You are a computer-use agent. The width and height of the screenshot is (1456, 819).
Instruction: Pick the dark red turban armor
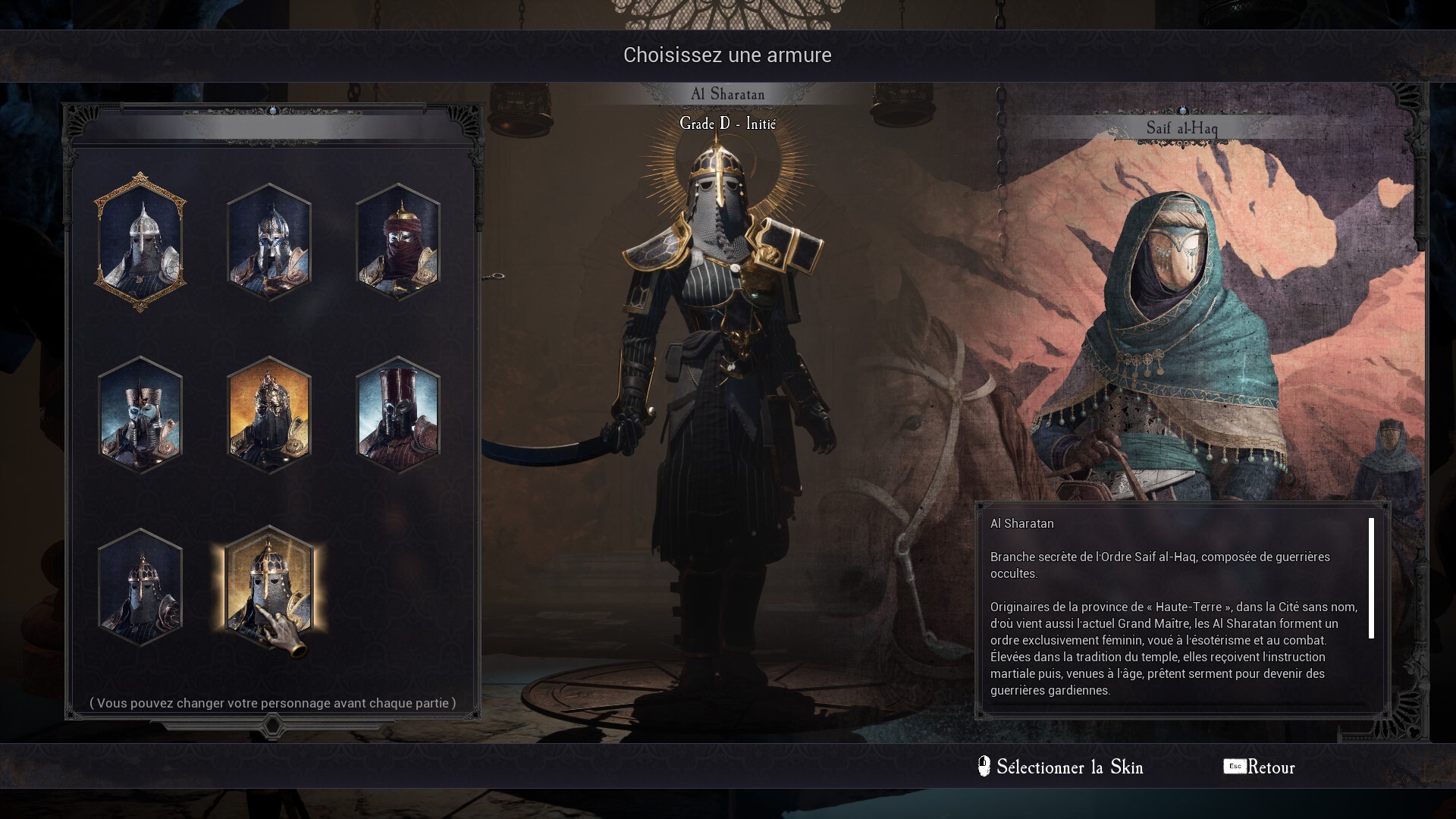[x=397, y=242]
